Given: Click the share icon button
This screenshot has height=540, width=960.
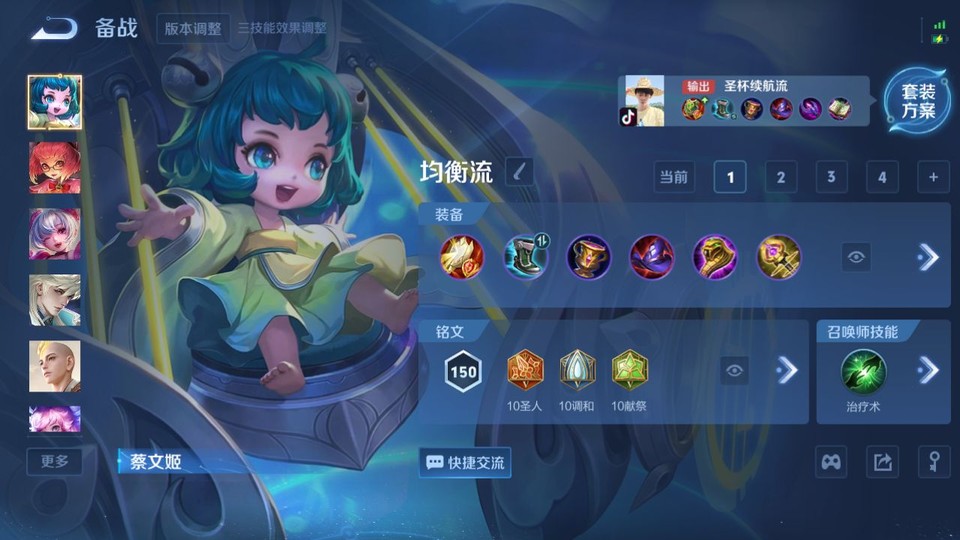Looking at the screenshot, I should click(x=882, y=462).
